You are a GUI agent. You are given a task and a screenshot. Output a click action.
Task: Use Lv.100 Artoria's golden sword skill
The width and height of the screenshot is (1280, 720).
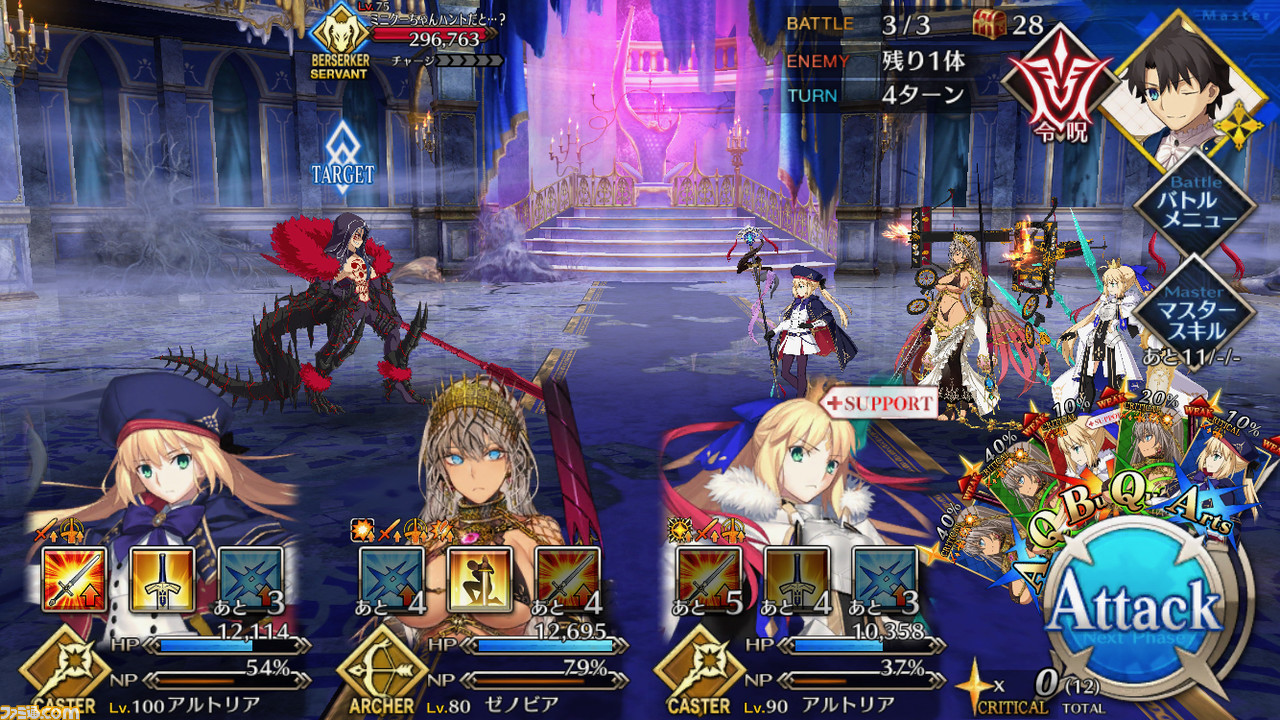tap(162, 579)
